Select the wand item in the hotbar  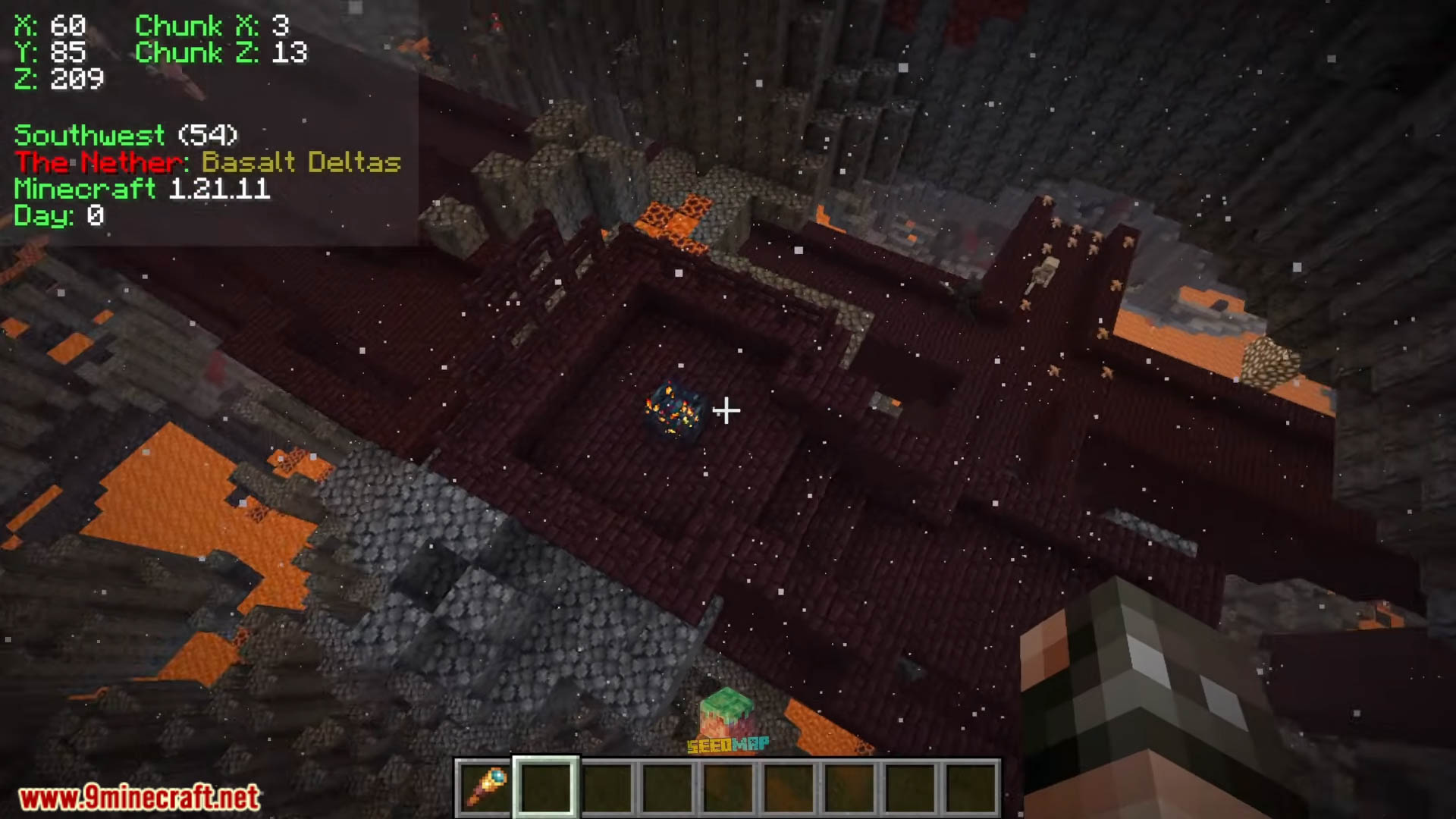coord(485,789)
